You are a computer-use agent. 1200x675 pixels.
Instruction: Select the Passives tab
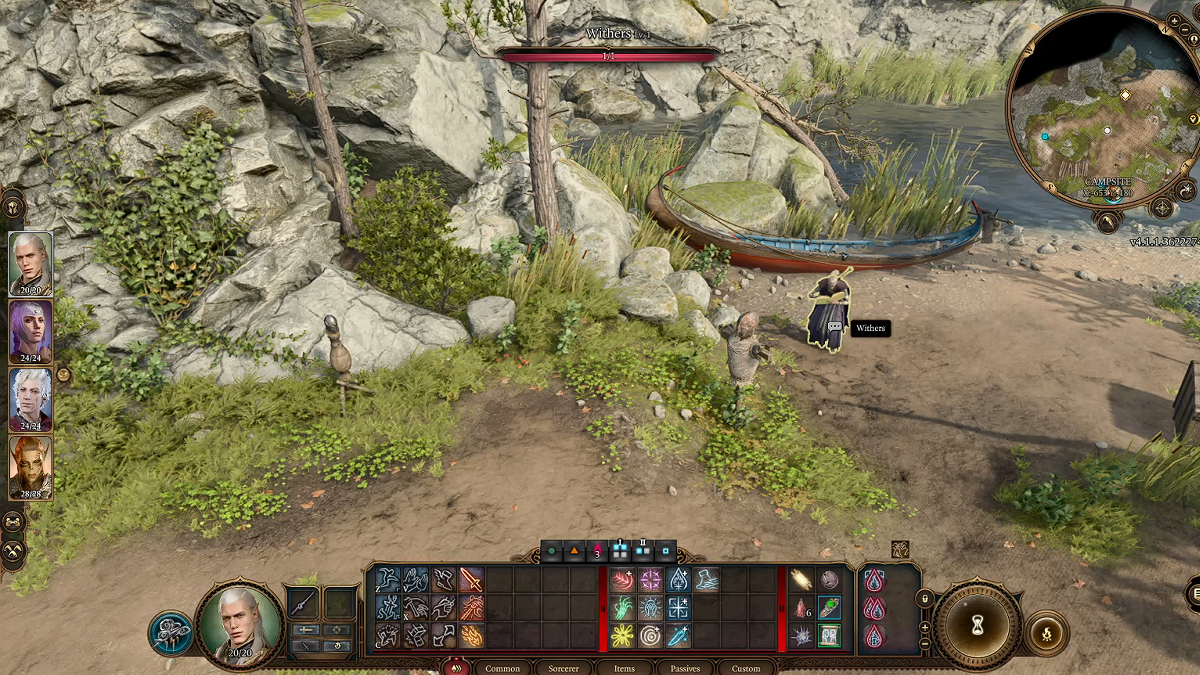685,668
